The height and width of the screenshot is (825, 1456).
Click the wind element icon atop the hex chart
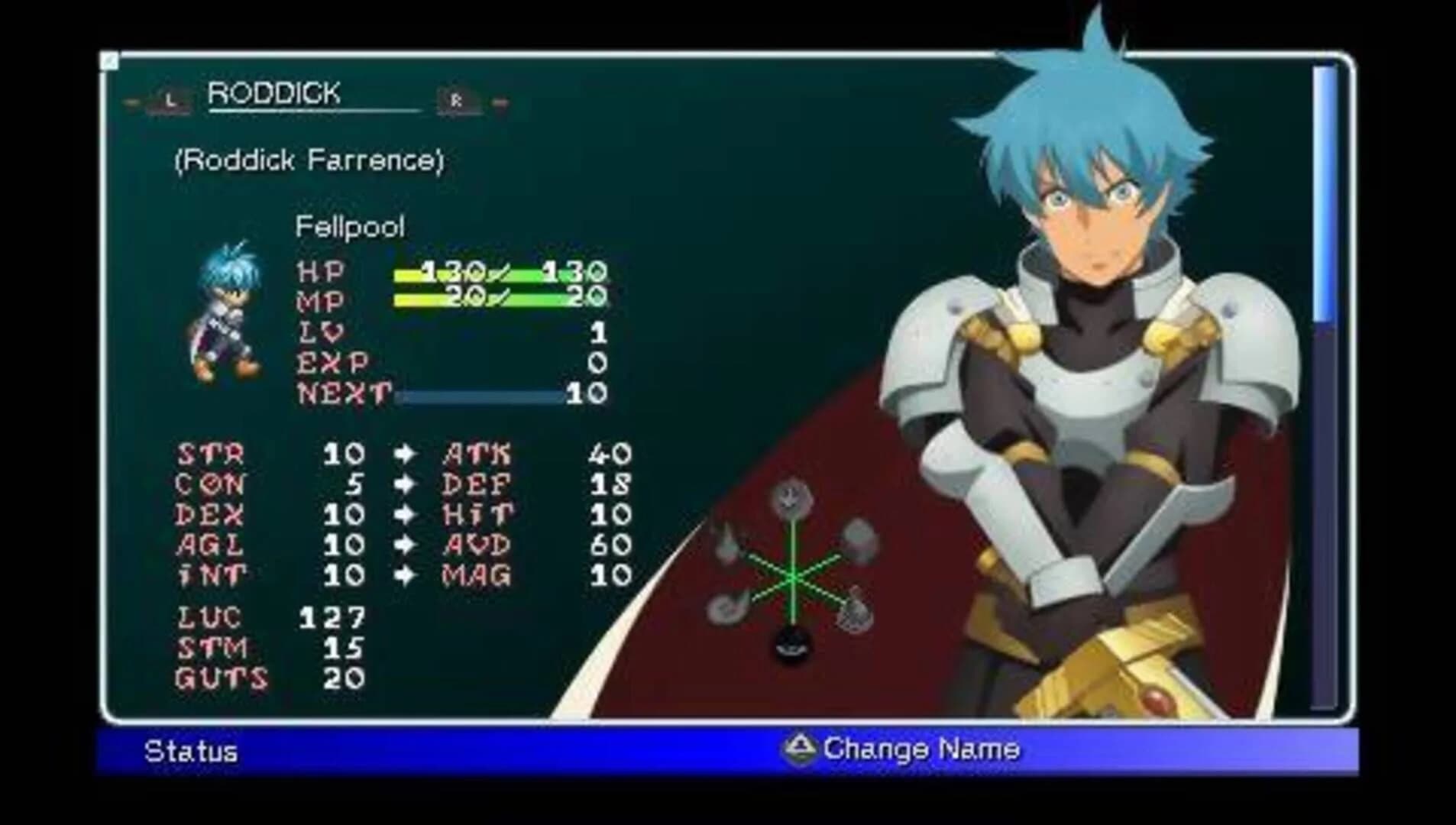pyautogui.click(x=791, y=497)
